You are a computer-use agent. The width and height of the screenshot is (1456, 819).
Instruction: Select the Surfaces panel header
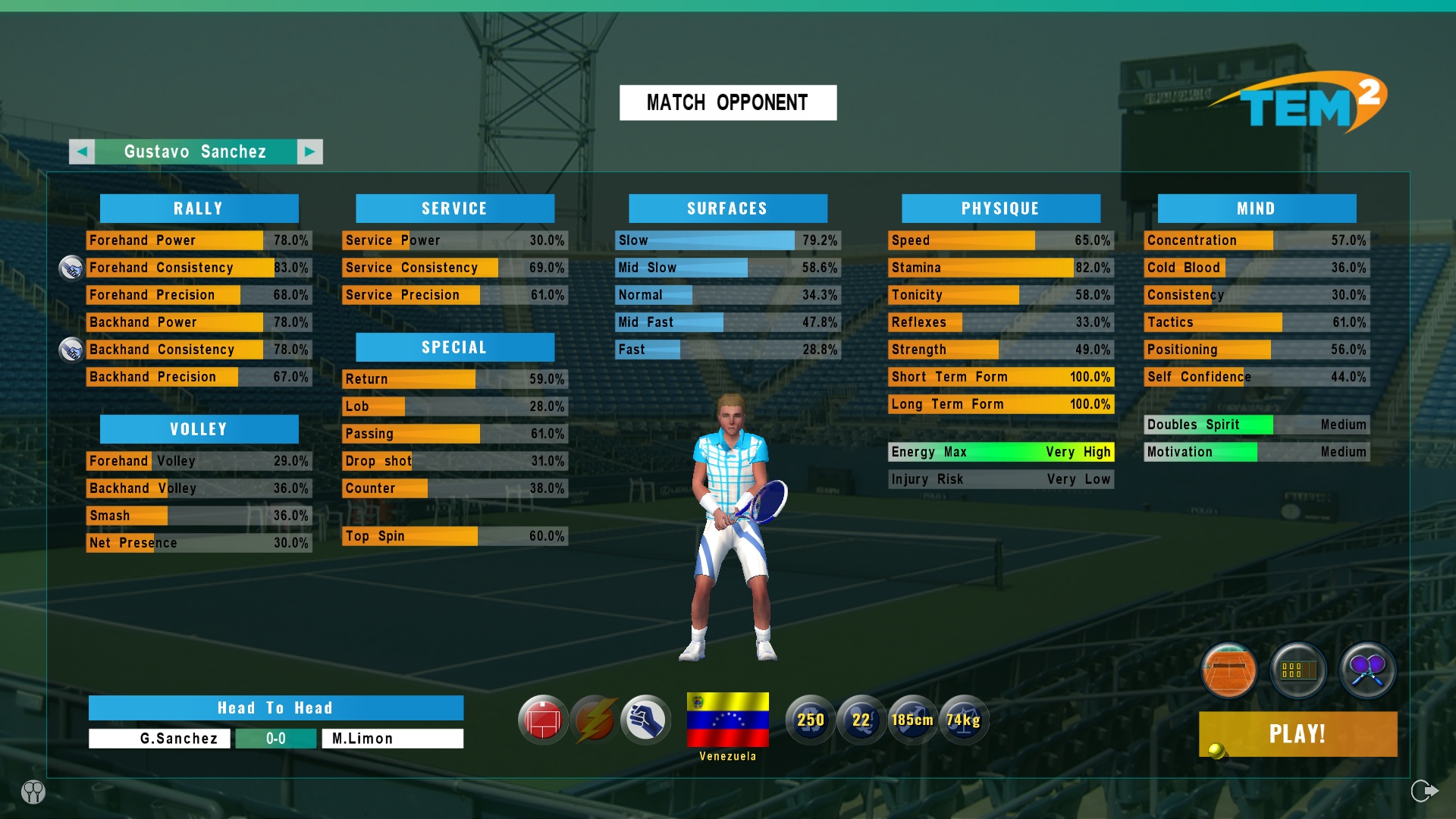click(x=727, y=208)
